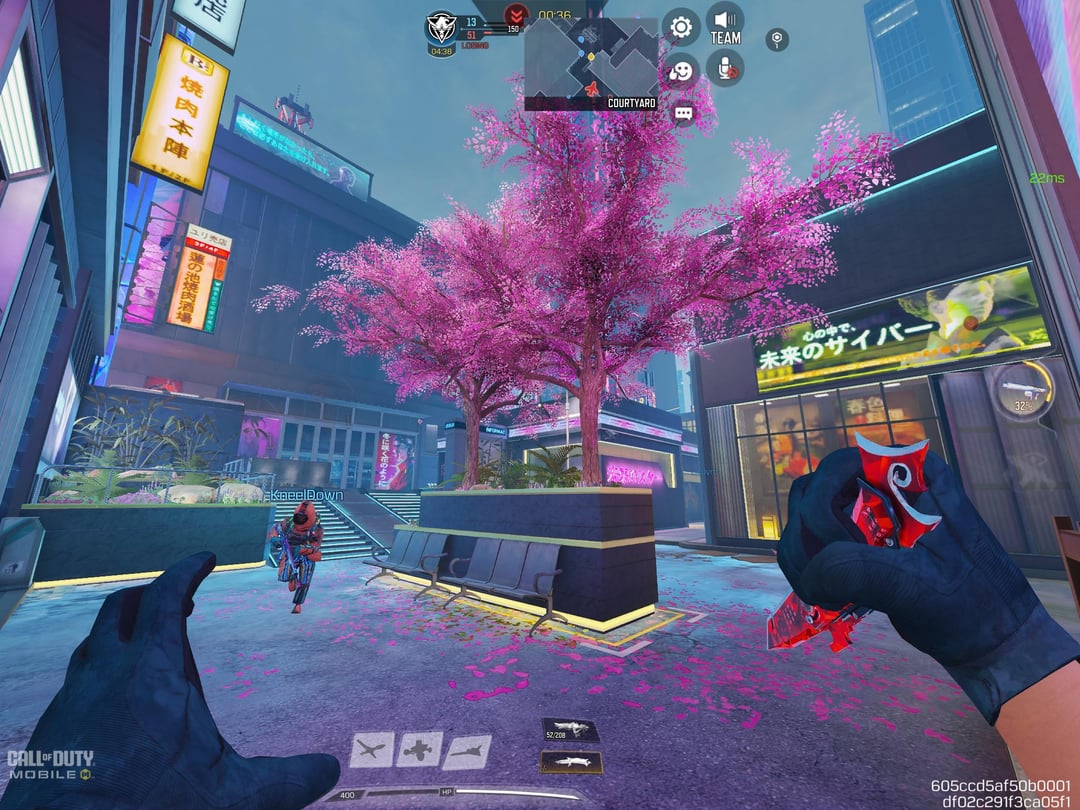Toggle the TEAM speaker voice channel

725,23
